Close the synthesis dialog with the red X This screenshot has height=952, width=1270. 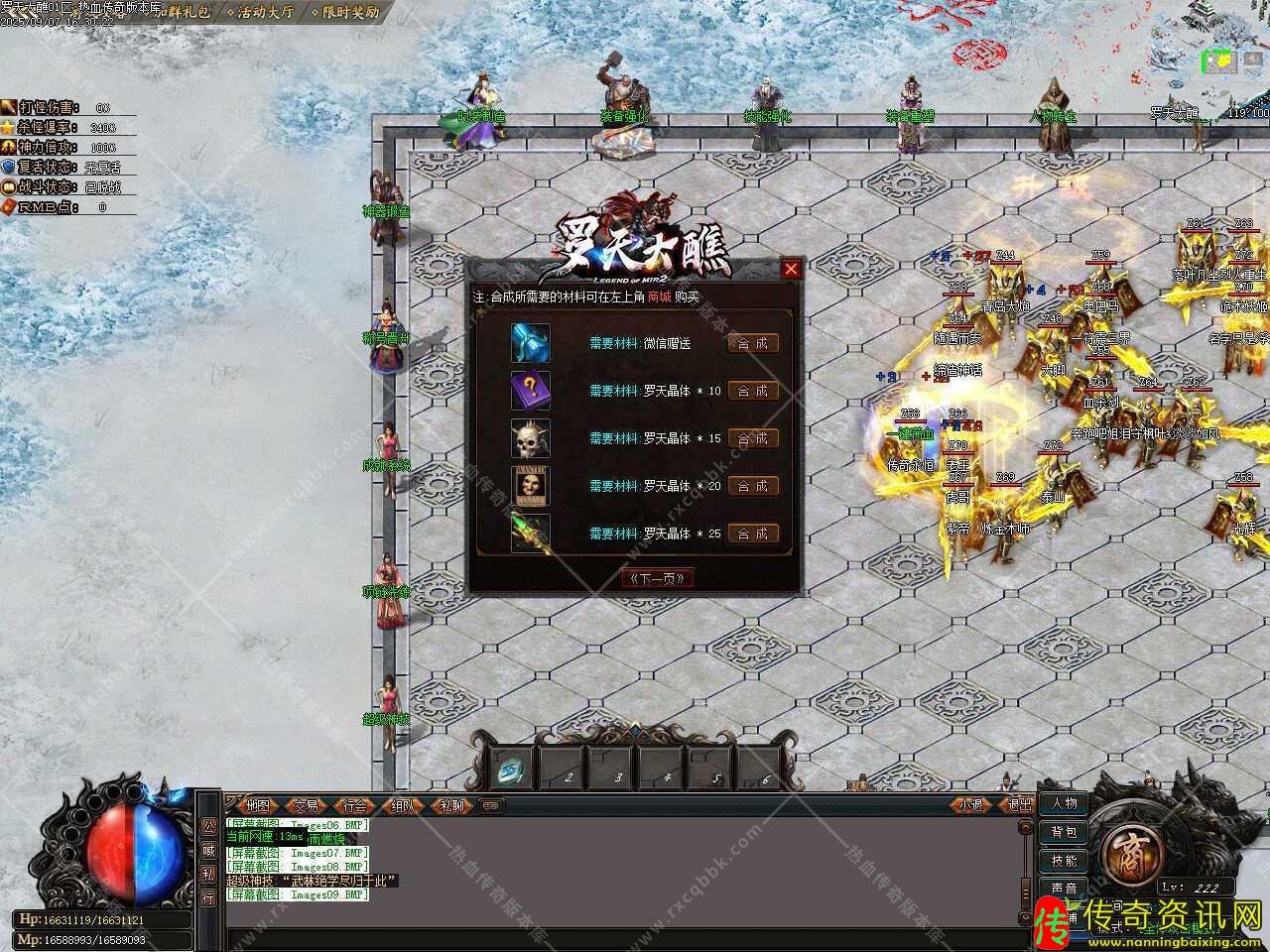791,269
